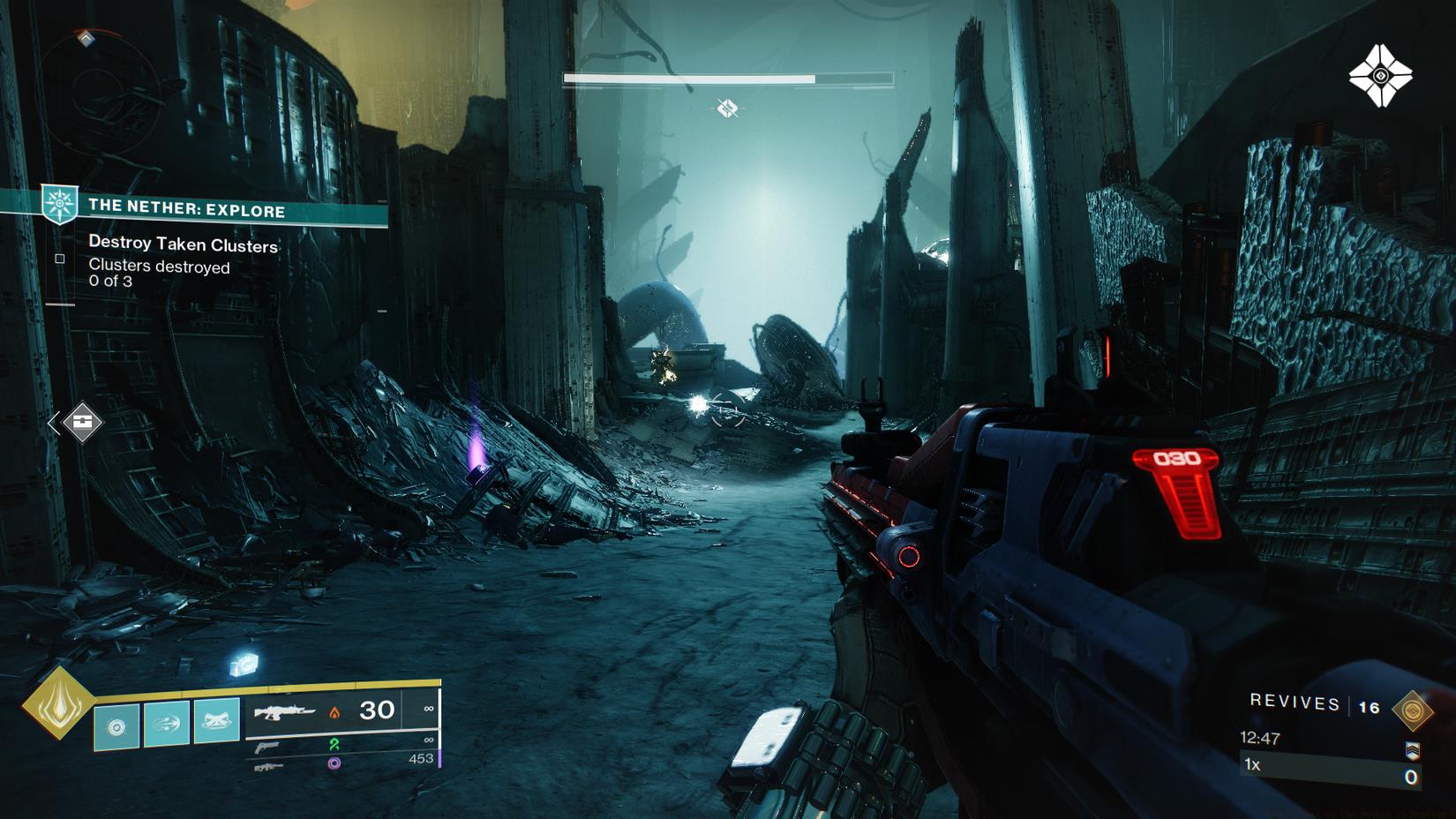The height and width of the screenshot is (819, 1456).
Task: Expand the gold diamond marker near Revives
Action: point(1414,710)
